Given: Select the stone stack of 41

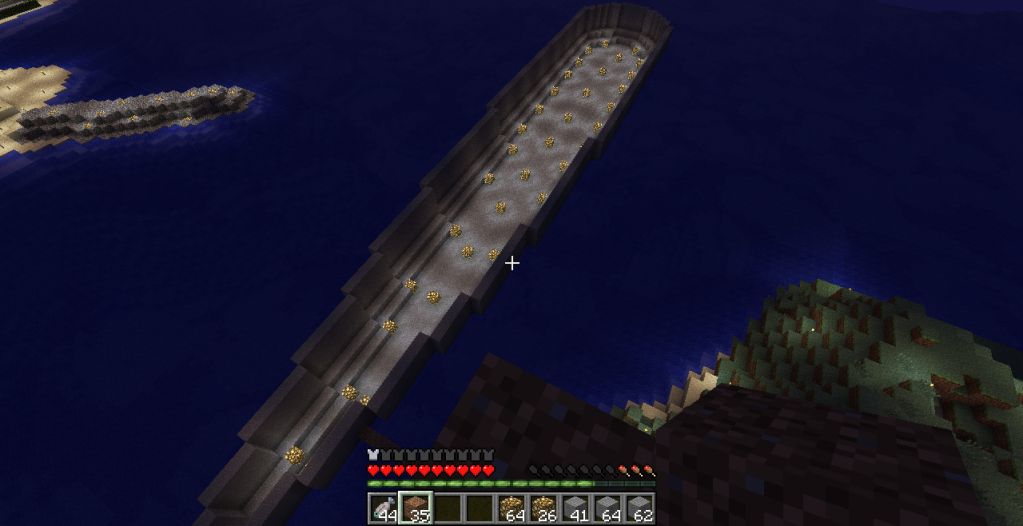Looking at the screenshot, I should 575,509.
